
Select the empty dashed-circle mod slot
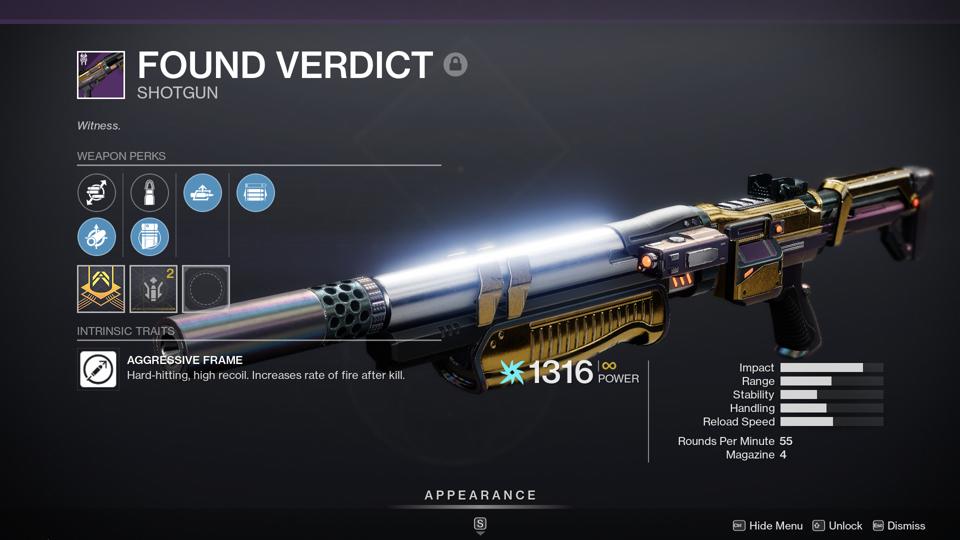[x=206, y=289]
